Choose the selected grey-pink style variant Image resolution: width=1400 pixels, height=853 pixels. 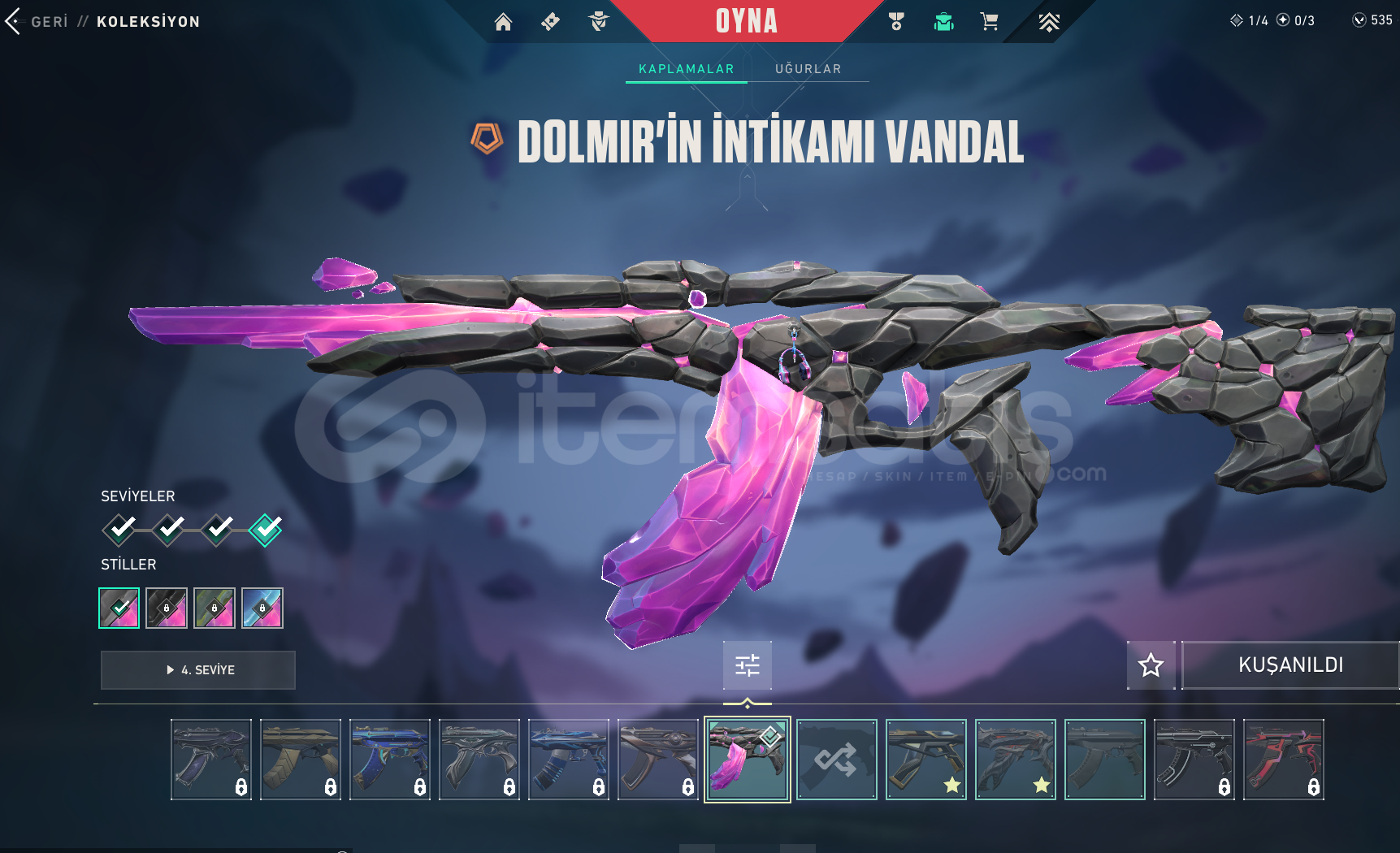[x=119, y=608]
